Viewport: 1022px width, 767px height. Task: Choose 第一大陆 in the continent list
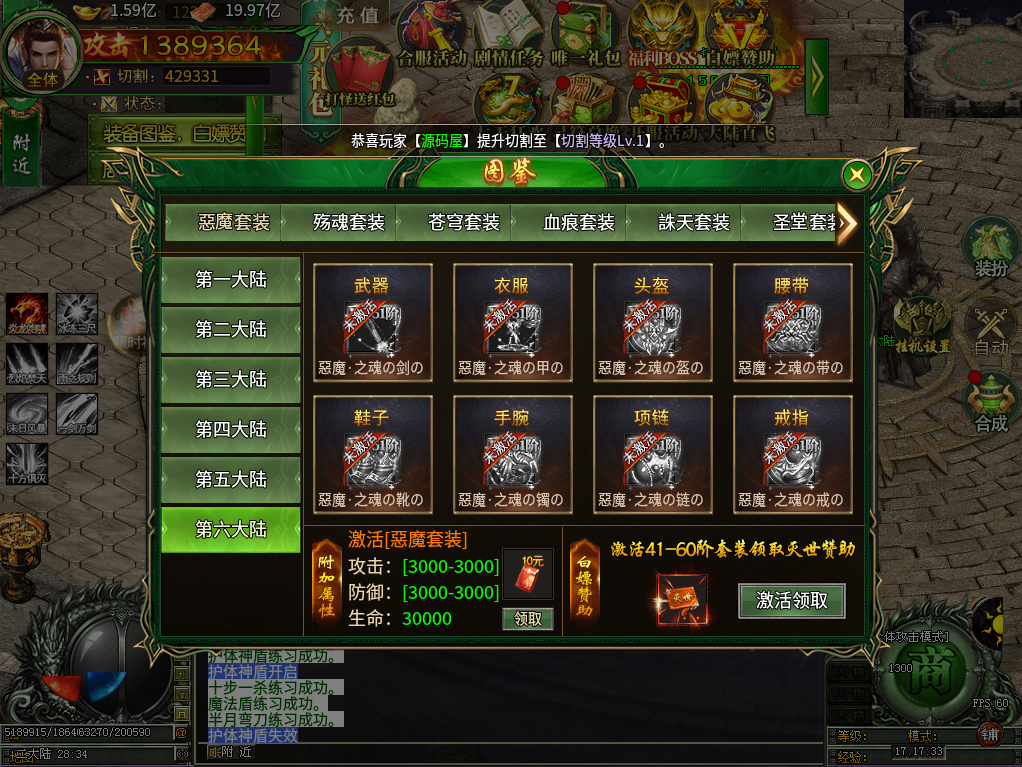231,280
